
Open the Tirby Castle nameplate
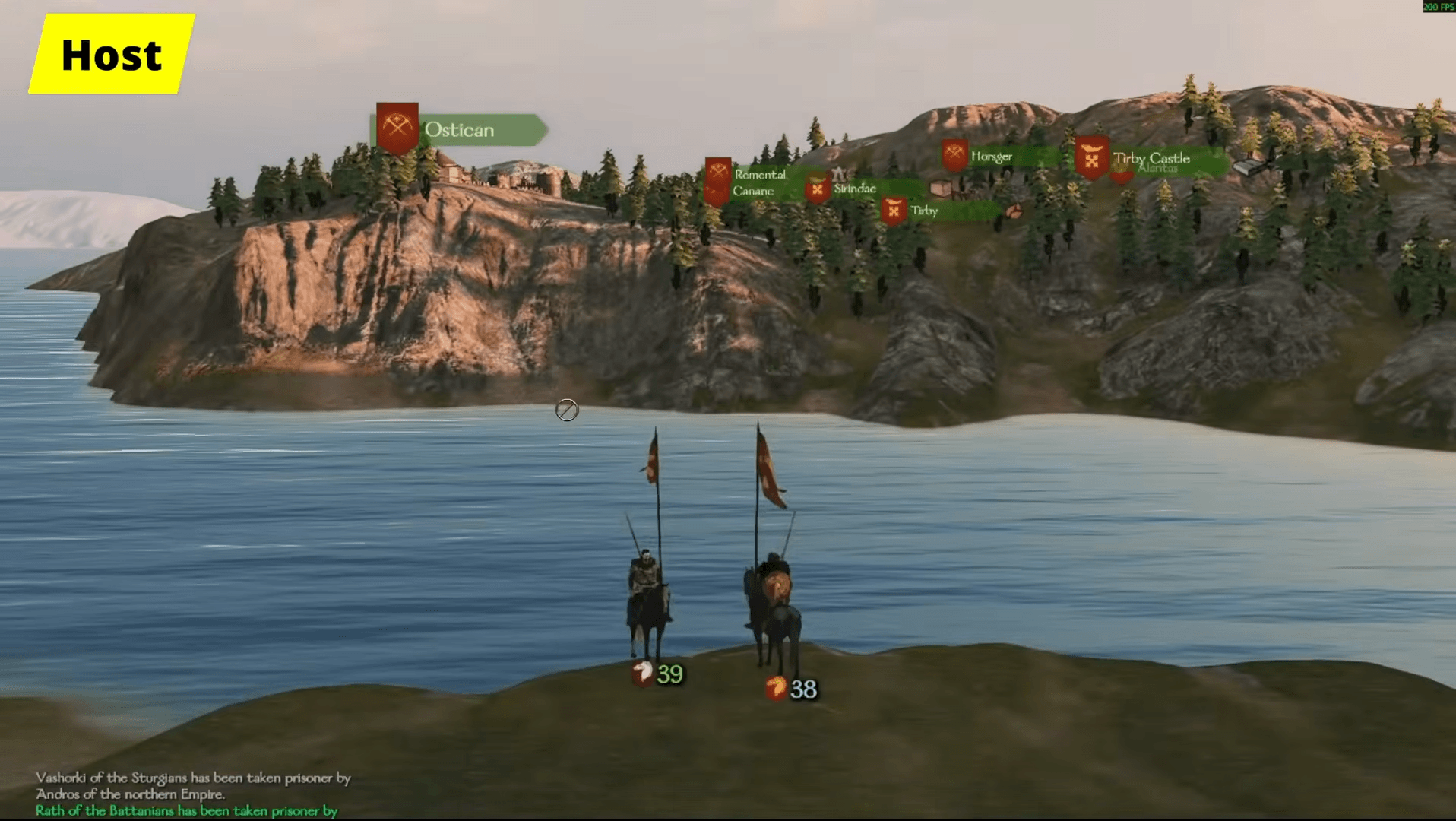pos(1151,158)
